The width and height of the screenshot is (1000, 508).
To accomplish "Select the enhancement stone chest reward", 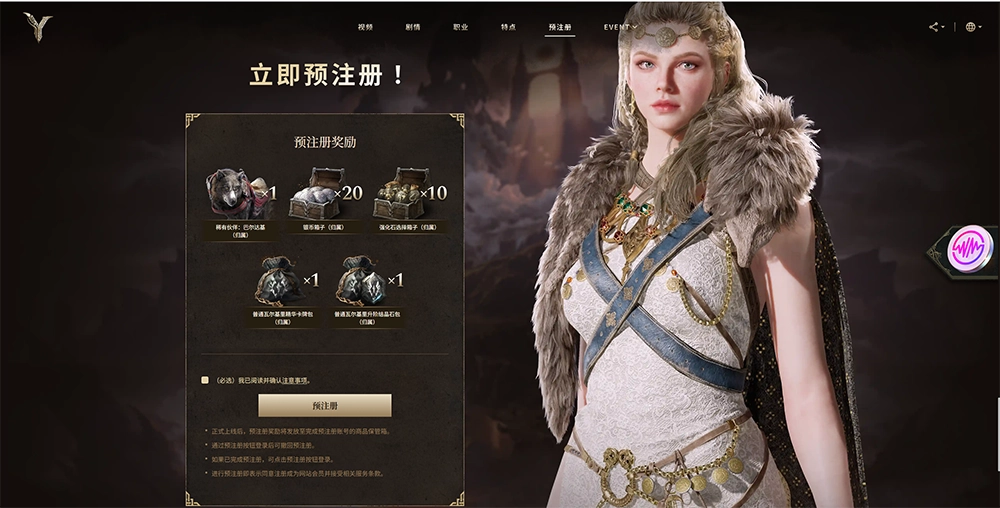I will pos(400,194).
